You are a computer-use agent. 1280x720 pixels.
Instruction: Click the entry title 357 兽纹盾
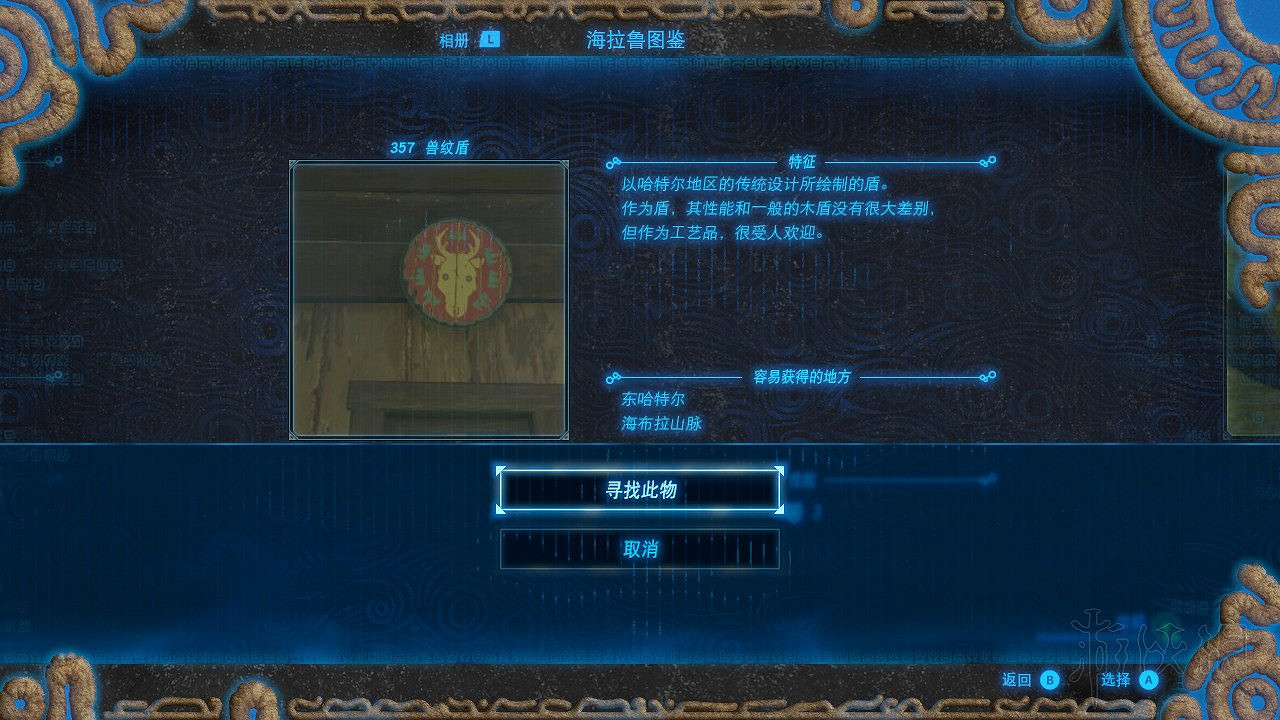pyautogui.click(x=427, y=146)
